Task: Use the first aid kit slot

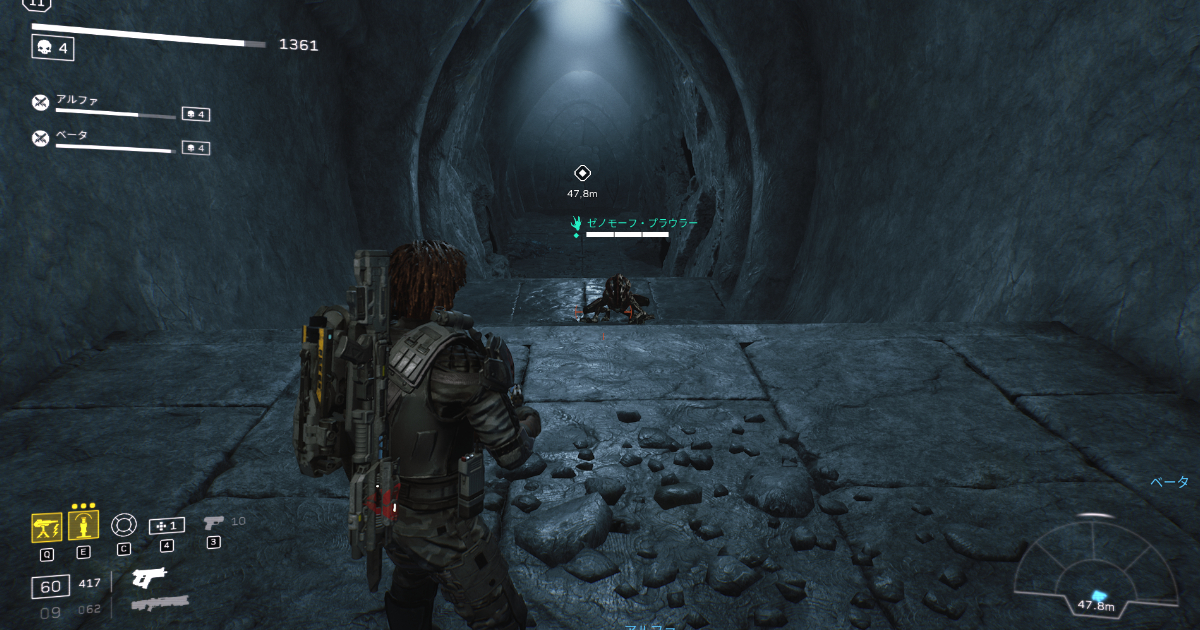Action: pos(166,525)
